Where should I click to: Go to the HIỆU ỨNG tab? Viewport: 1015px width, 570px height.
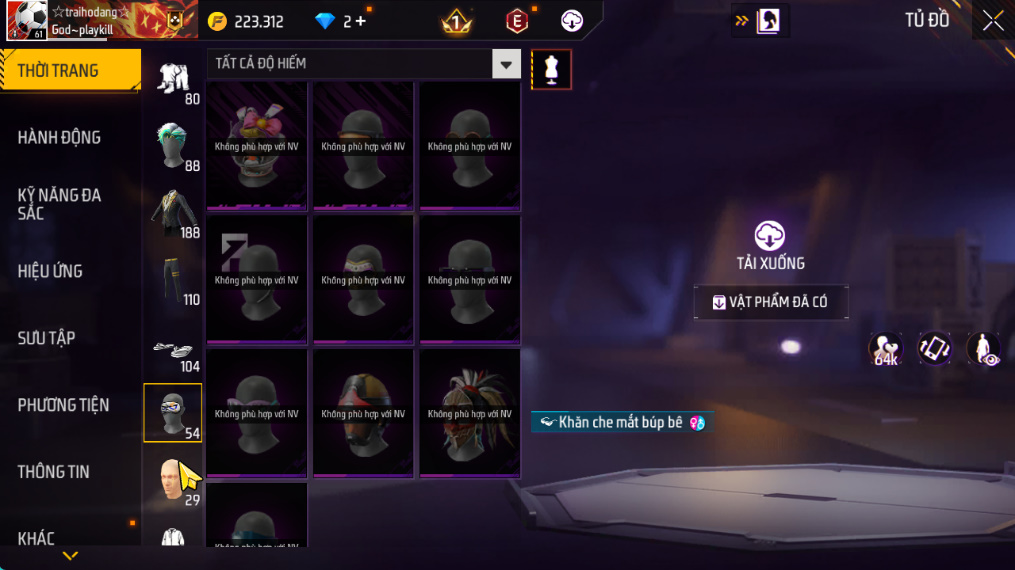50,271
